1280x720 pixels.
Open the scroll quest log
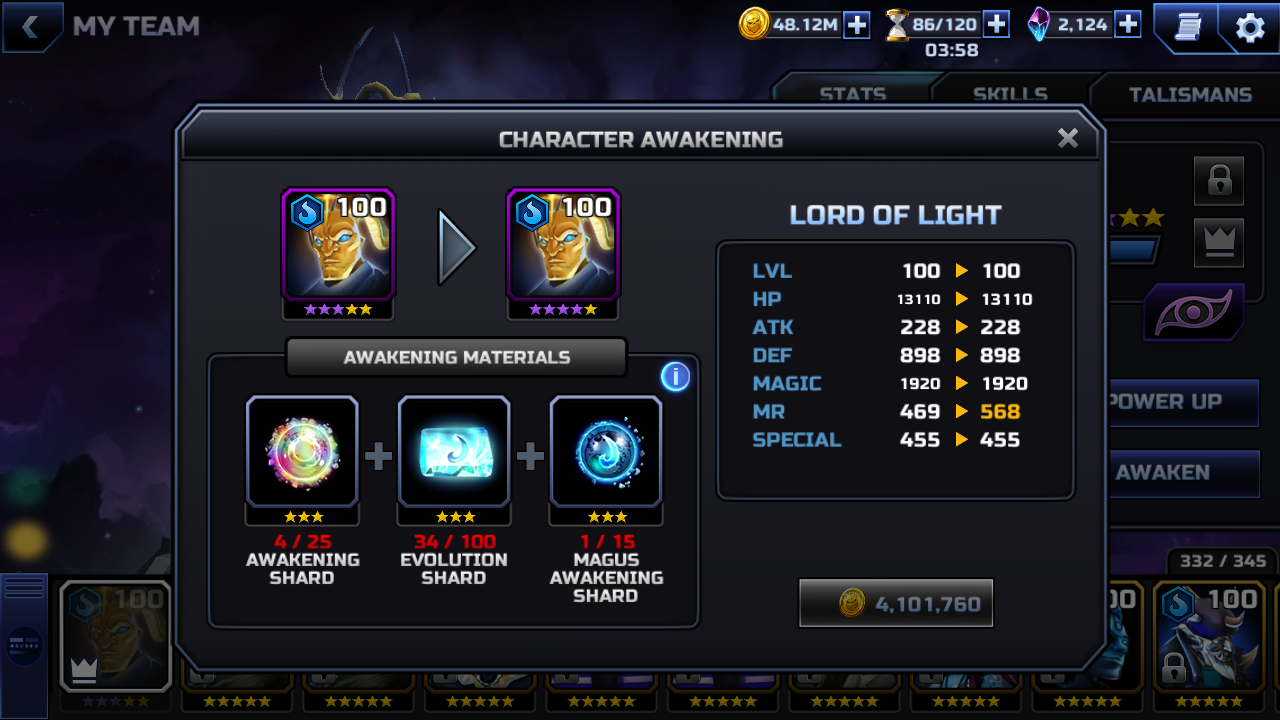point(1186,28)
